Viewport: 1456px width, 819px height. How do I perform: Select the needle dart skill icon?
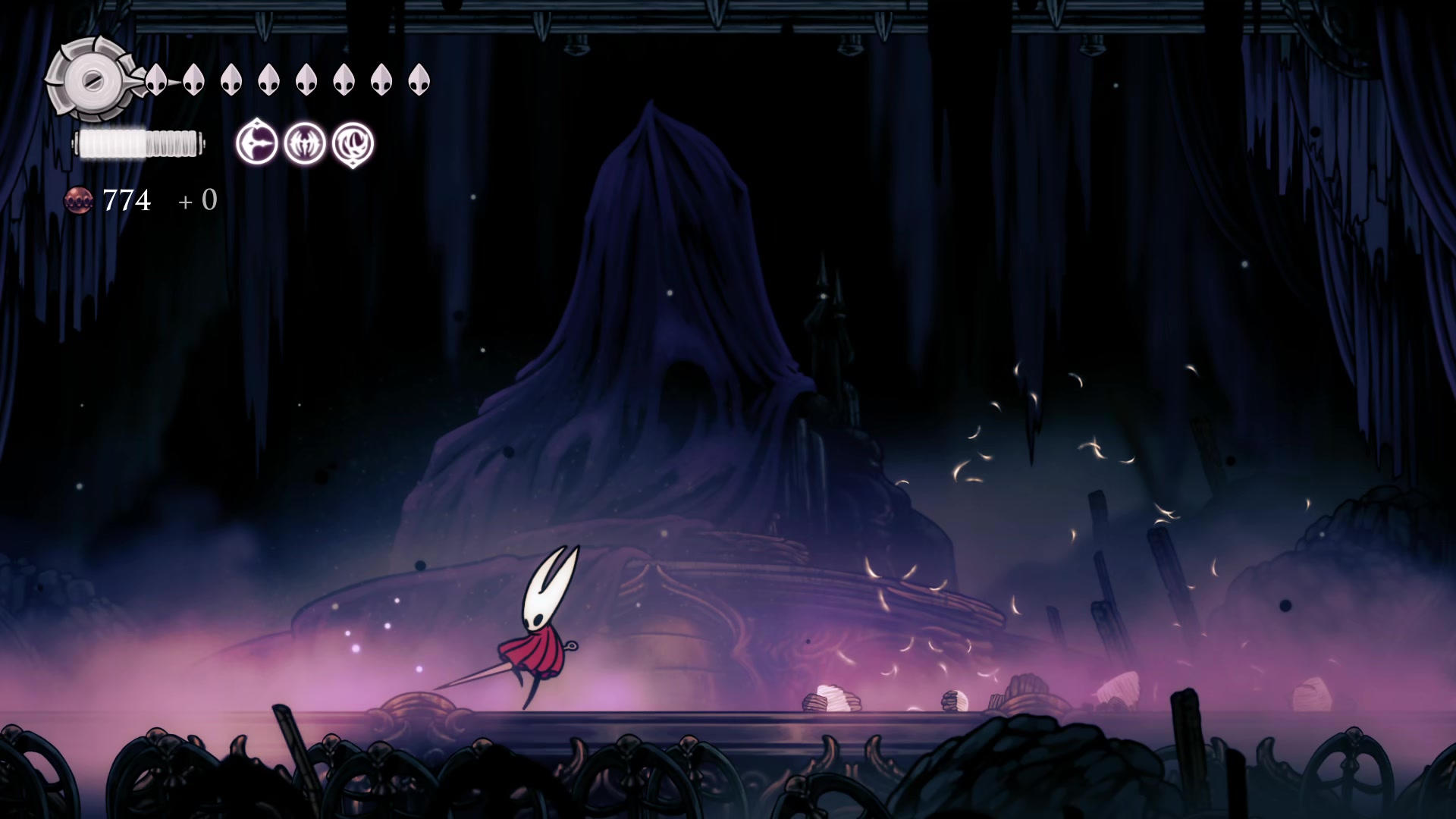click(257, 143)
